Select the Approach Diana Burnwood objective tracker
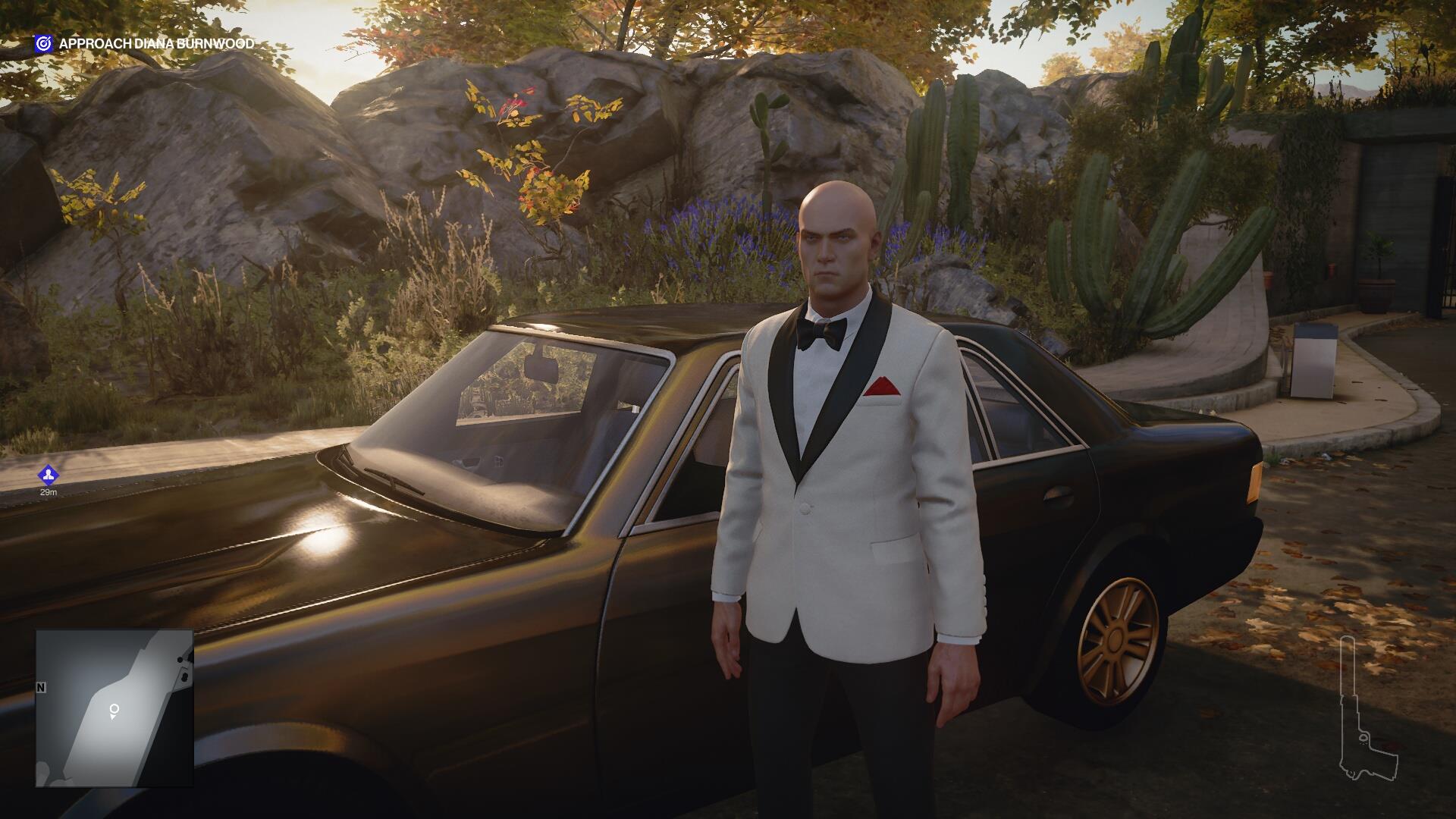The height and width of the screenshot is (819, 1456). click(x=144, y=44)
